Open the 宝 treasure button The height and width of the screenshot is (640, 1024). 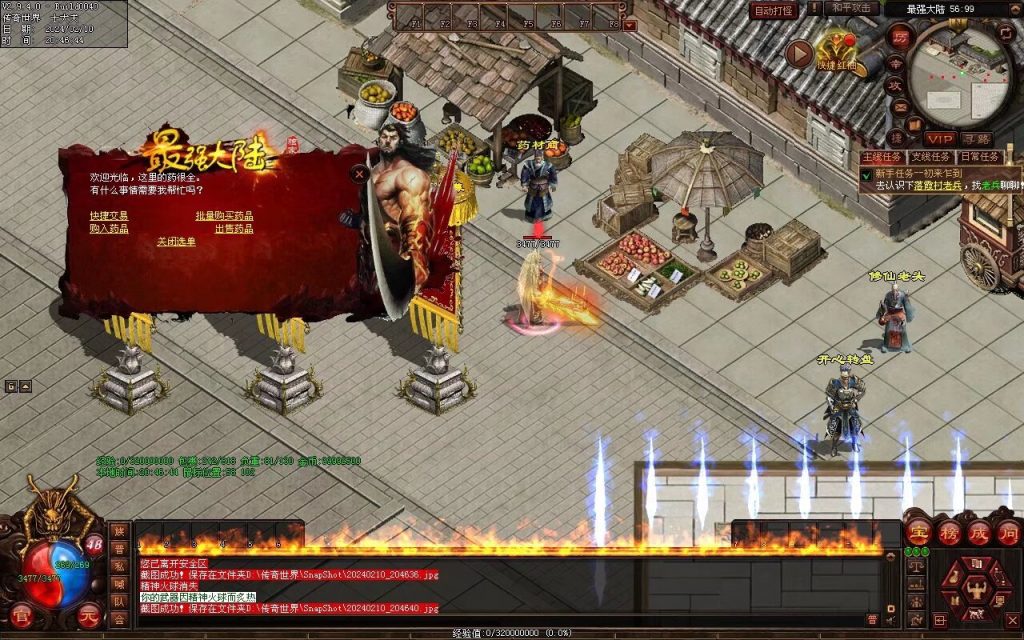(917, 531)
